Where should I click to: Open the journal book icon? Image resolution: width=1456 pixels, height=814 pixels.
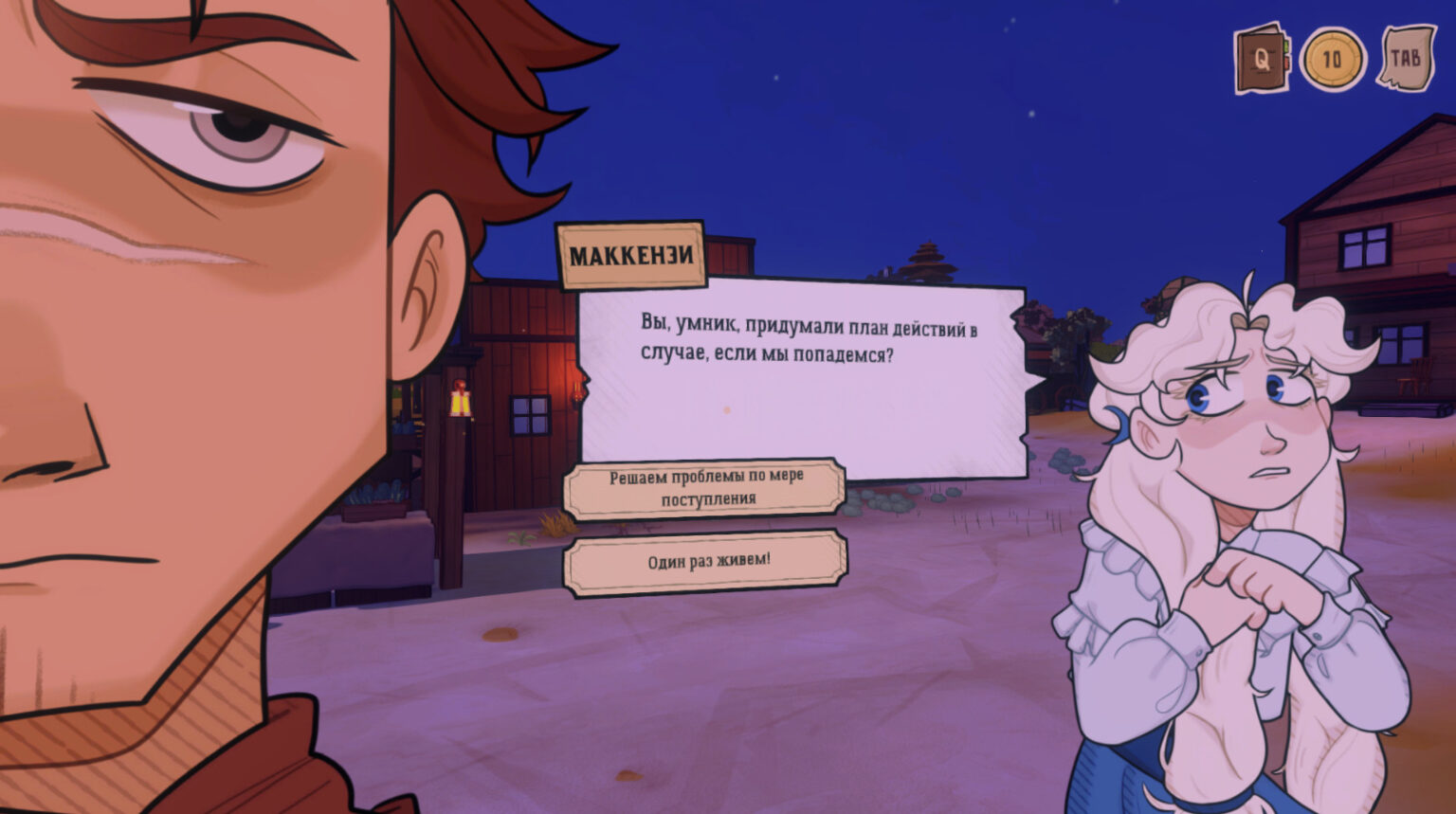click(x=1263, y=59)
